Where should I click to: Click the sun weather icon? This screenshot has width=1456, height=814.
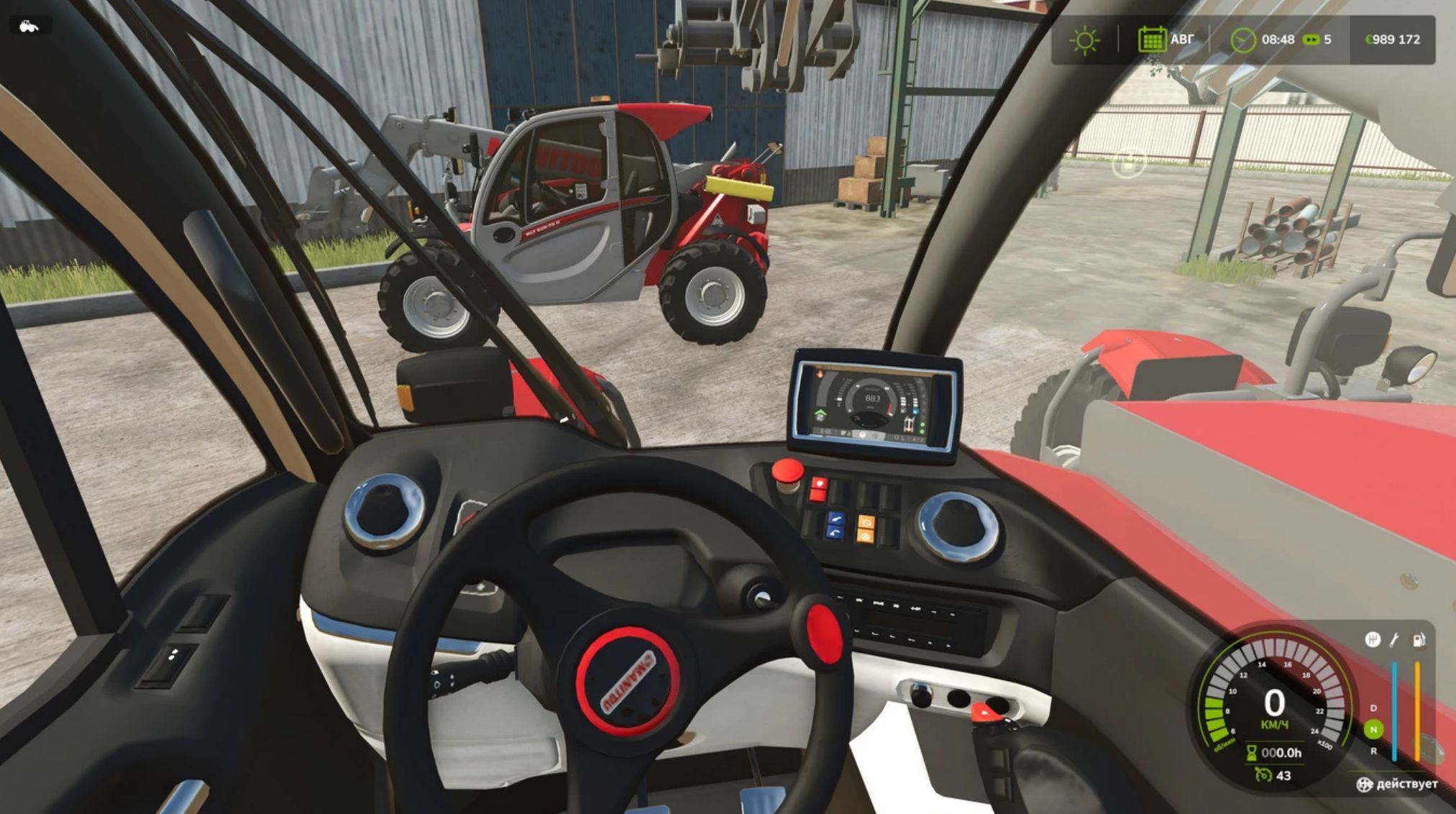1084,40
